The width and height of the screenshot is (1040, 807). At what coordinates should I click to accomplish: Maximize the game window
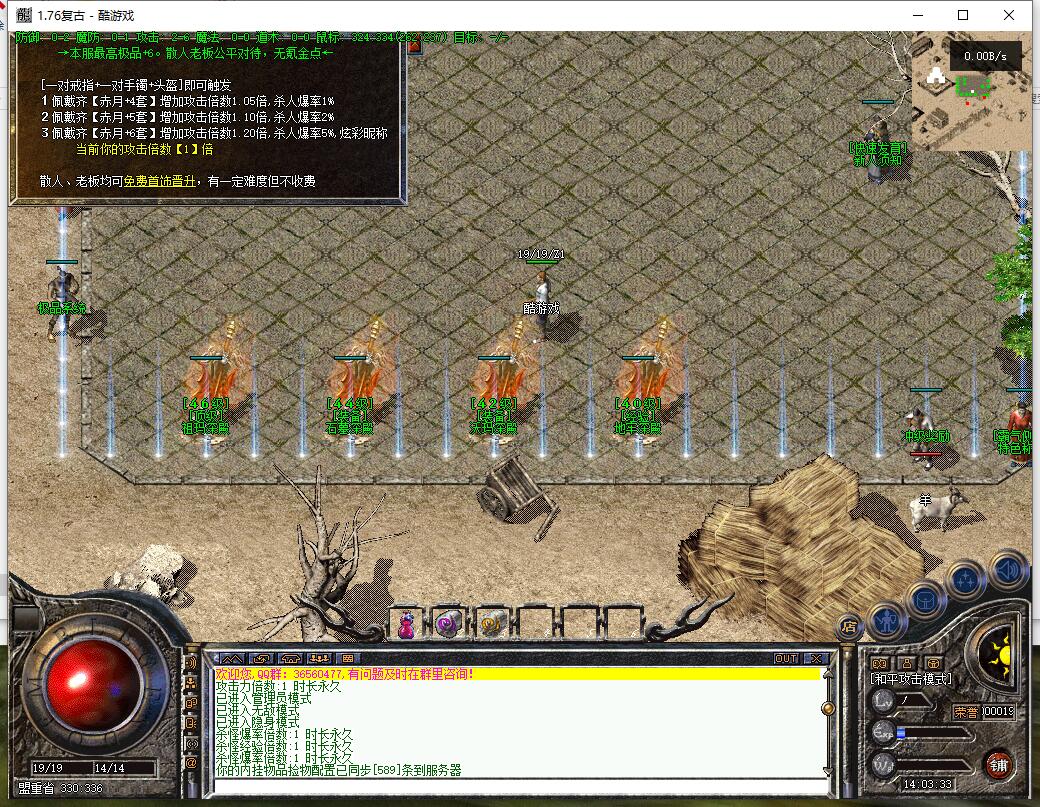tap(963, 15)
